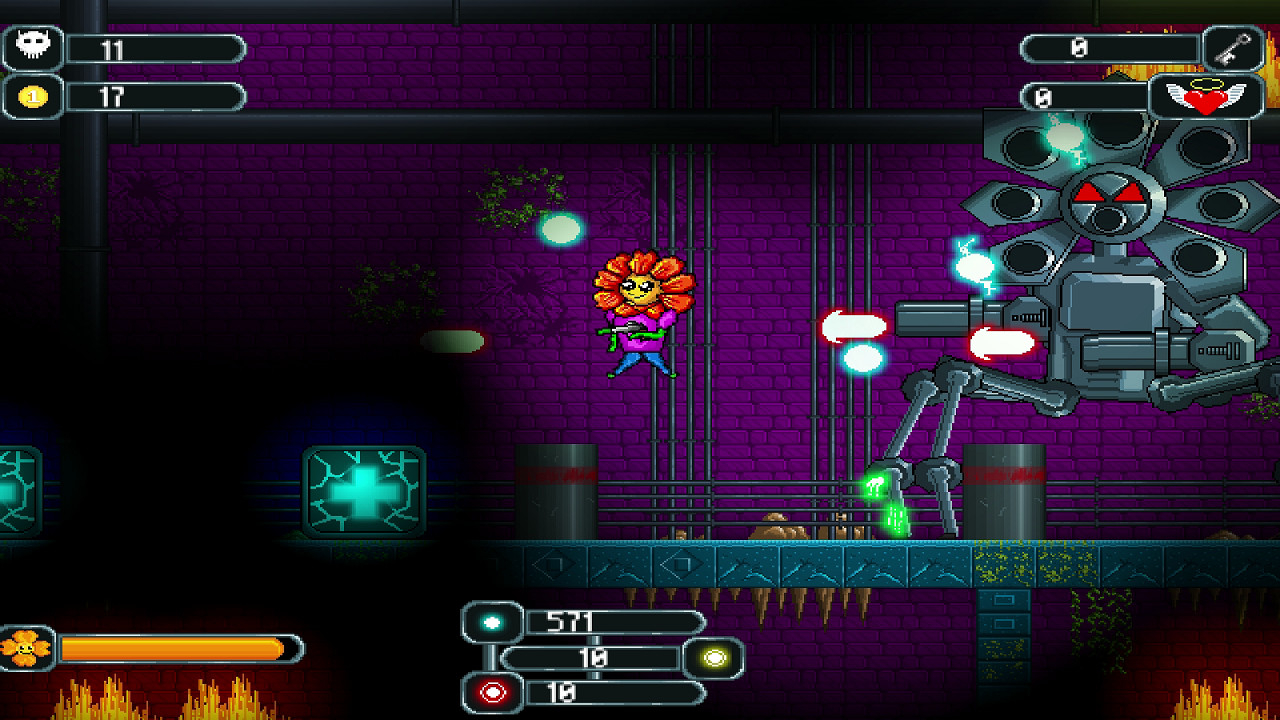Select the gold coin icon
The width and height of the screenshot is (1280, 720).
pyautogui.click(x=33, y=97)
